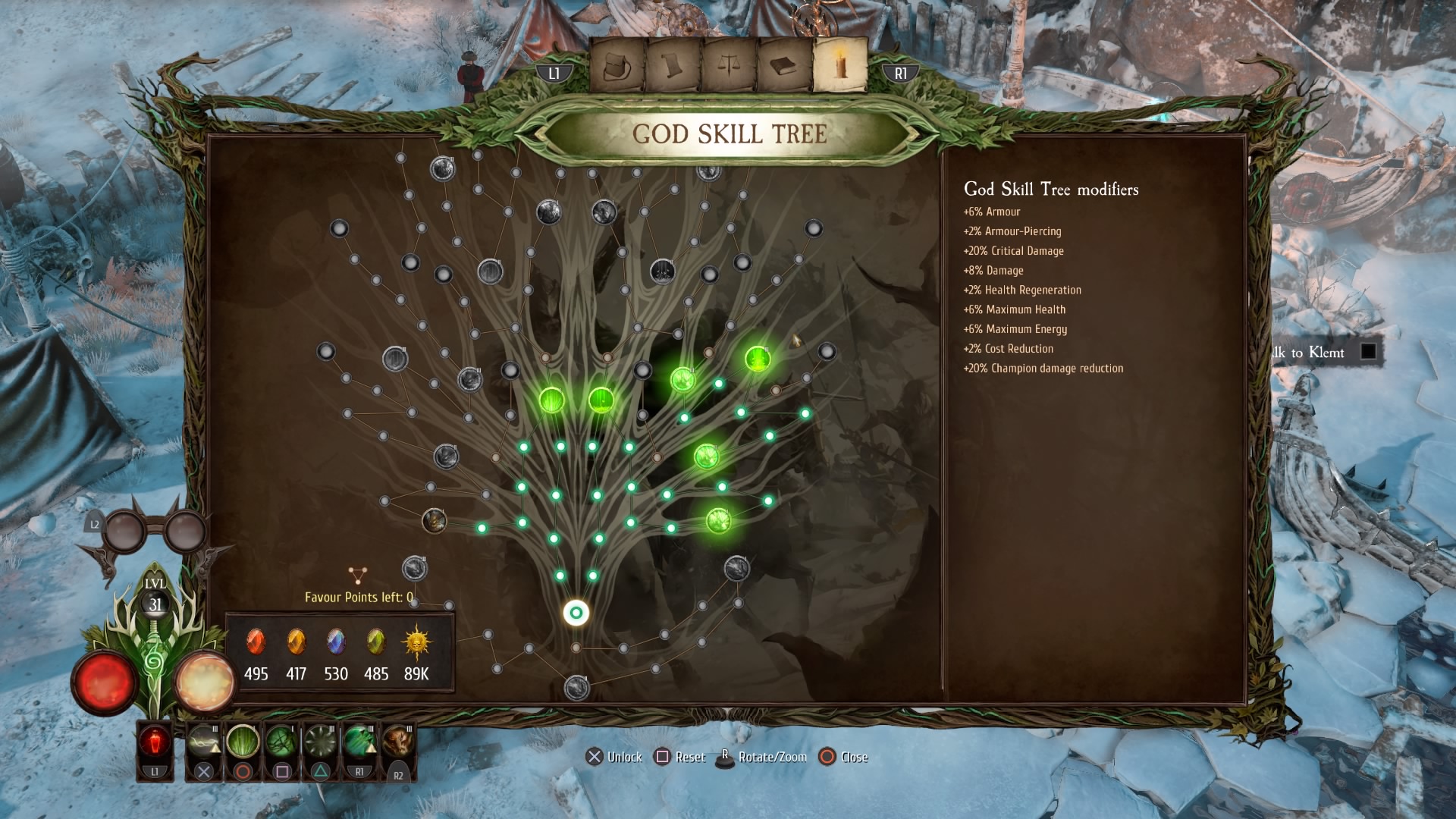
Task: Select the starburst skill on Triangle
Action: click(x=319, y=741)
